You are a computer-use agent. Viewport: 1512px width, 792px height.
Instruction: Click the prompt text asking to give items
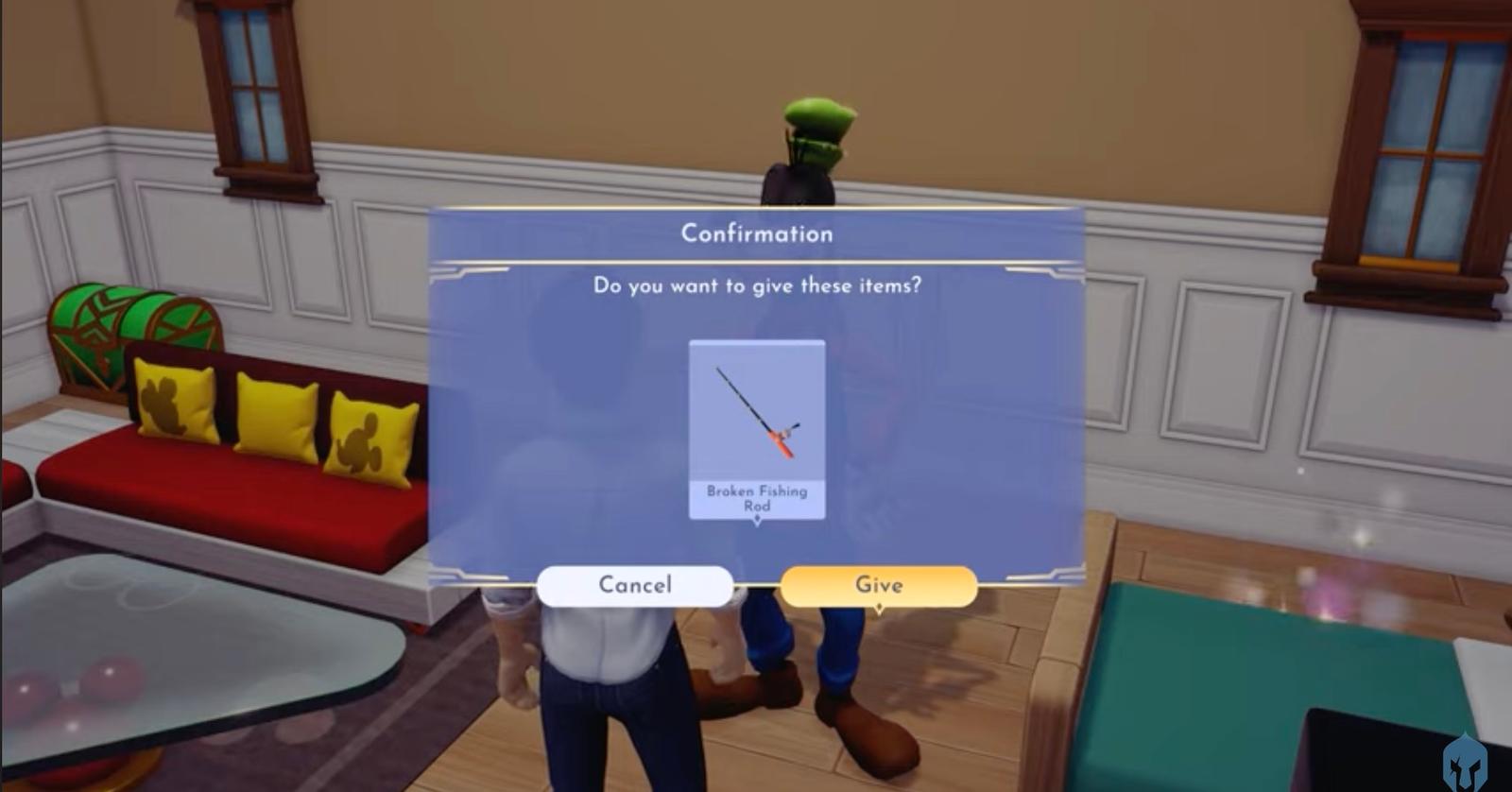pos(756,286)
